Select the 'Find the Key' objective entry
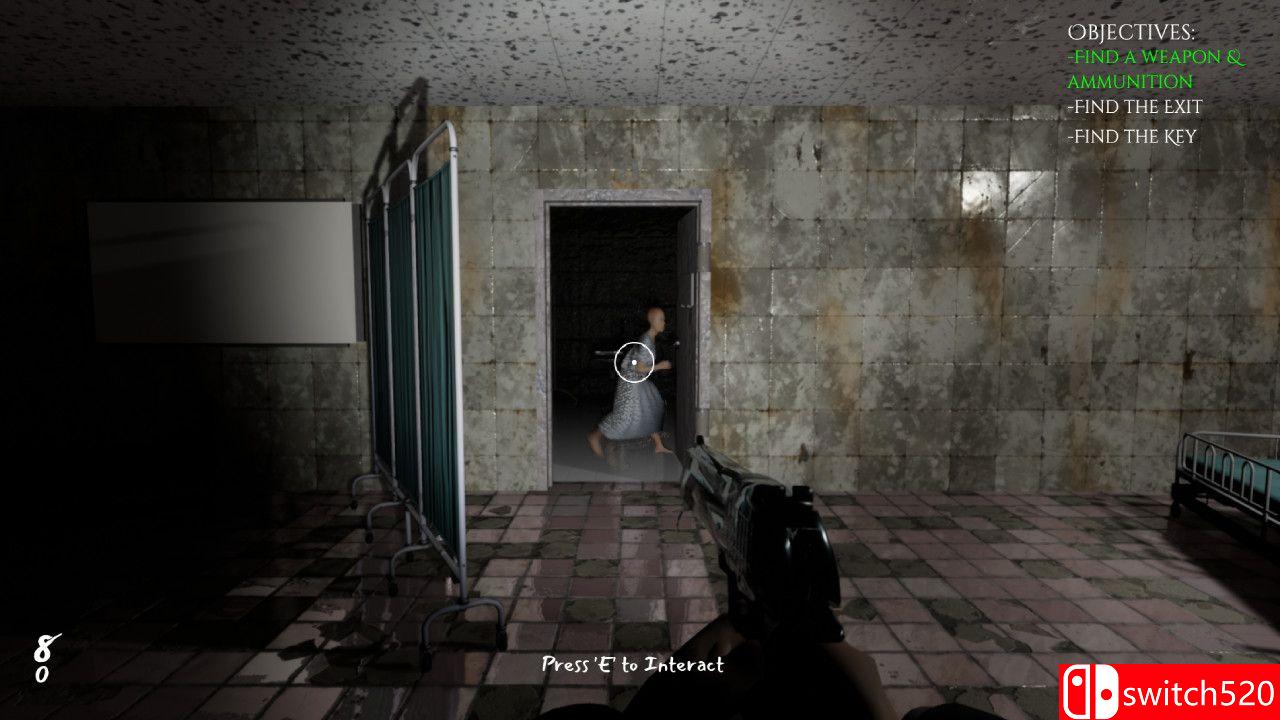 1133,137
